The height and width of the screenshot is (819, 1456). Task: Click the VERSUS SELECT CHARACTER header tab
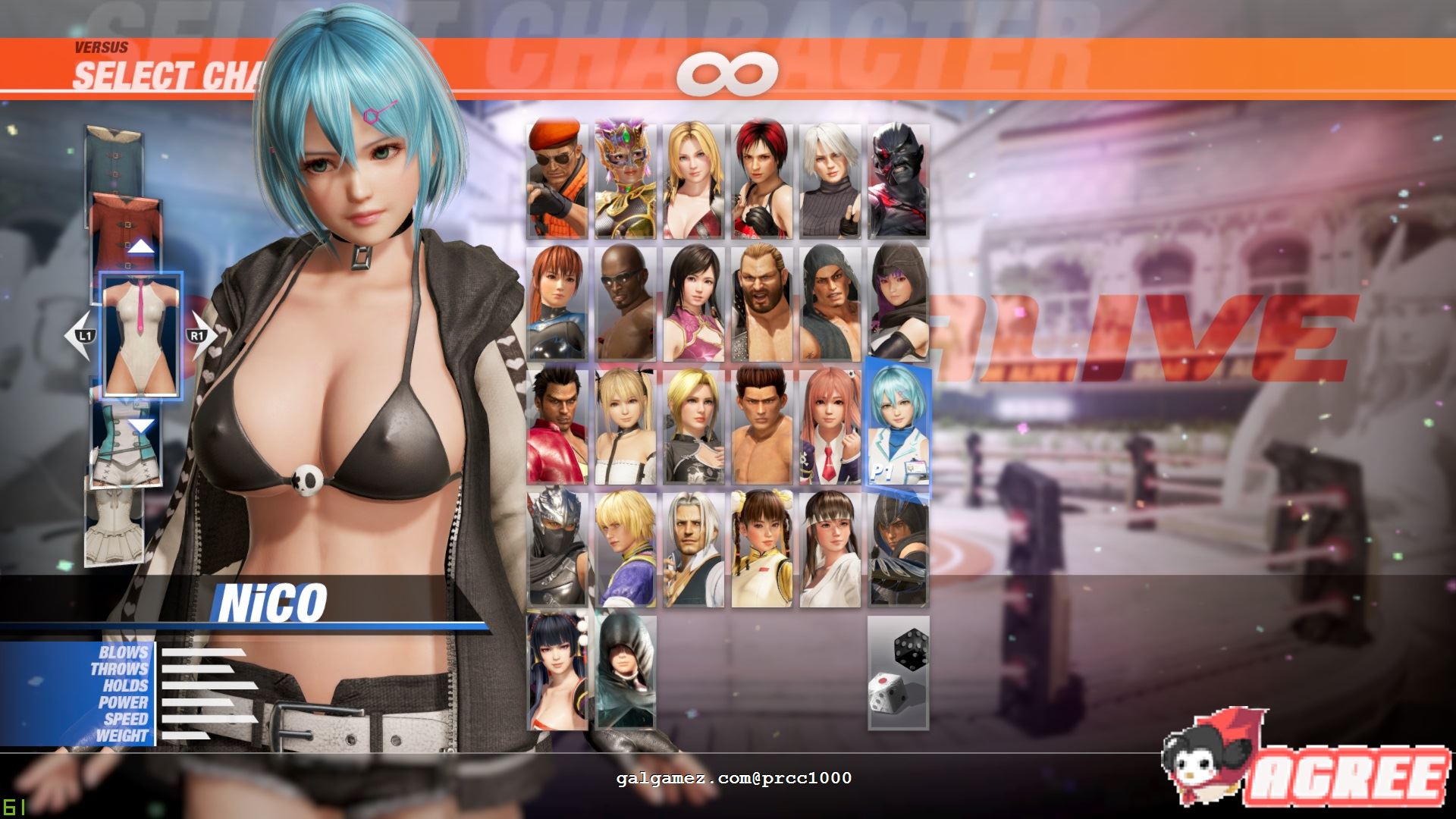(x=152, y=64)
